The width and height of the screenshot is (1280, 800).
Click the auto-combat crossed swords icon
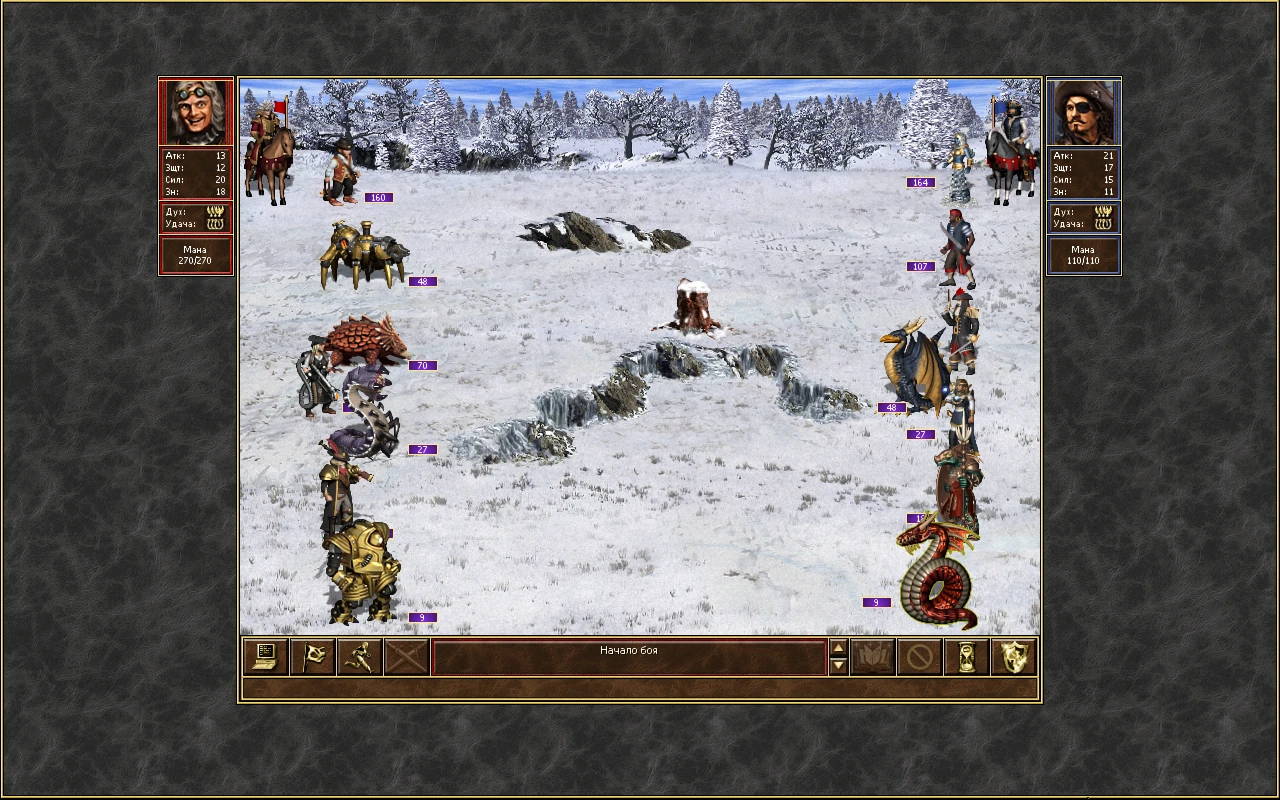pyautogui.click(x=406, y=657)
